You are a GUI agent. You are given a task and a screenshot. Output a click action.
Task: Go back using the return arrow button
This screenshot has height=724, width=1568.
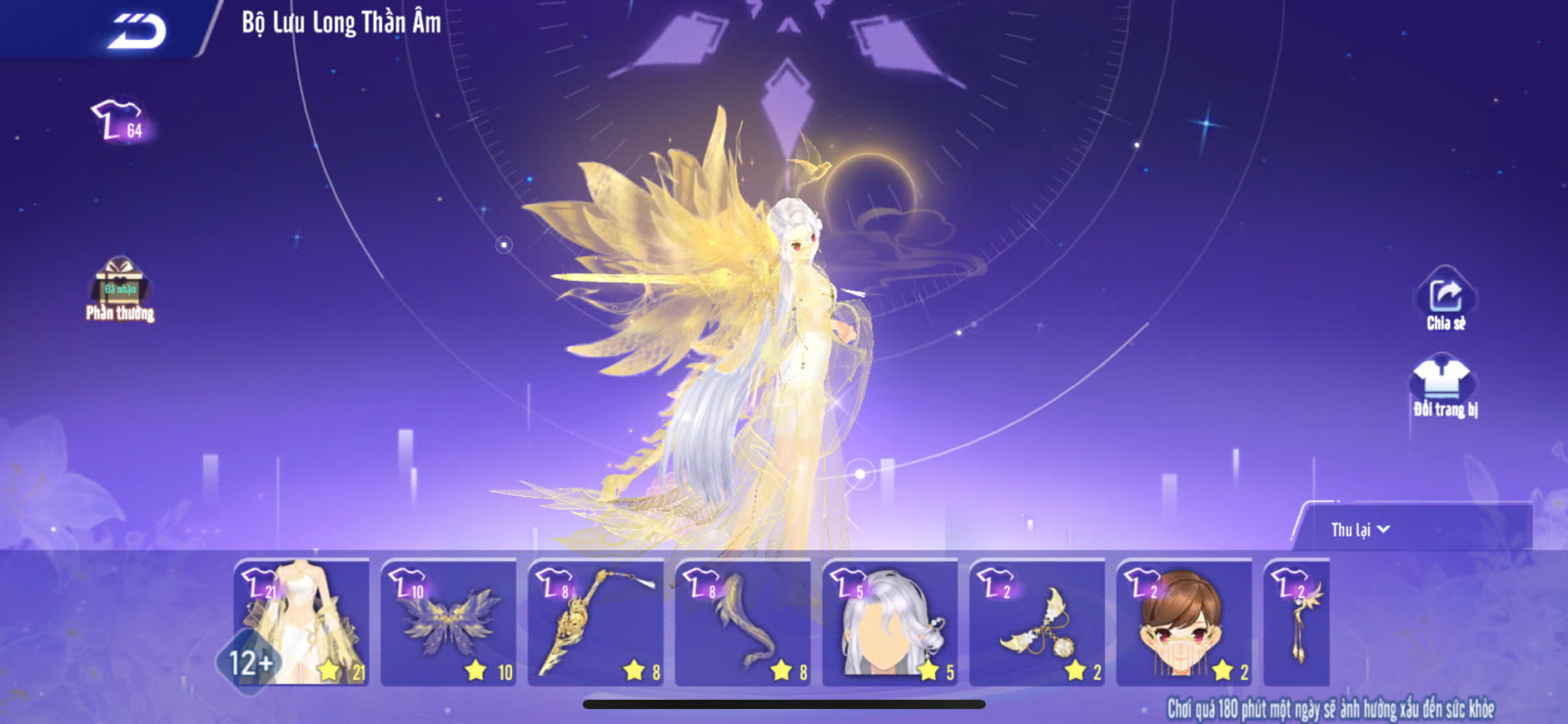click(x=137, y=31)
